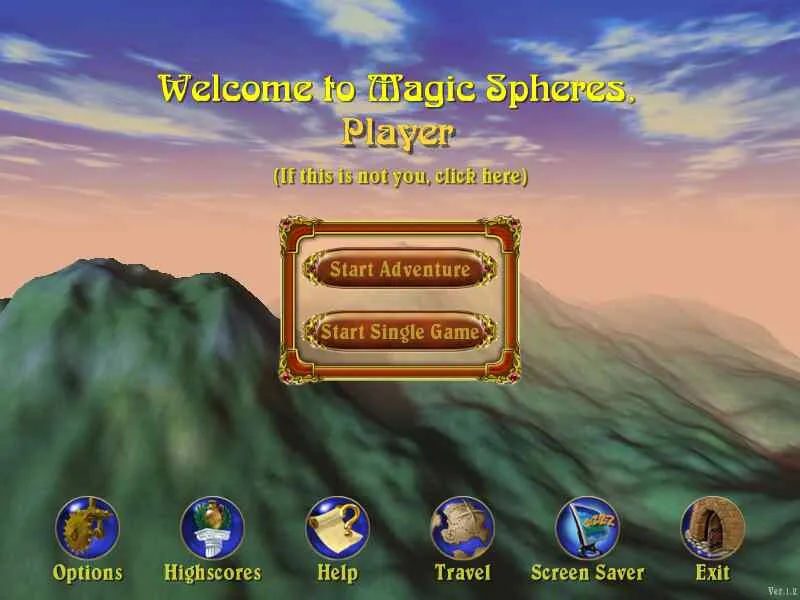Exit the game via the door icon
The image size is (800, 600).
(712, 529)
